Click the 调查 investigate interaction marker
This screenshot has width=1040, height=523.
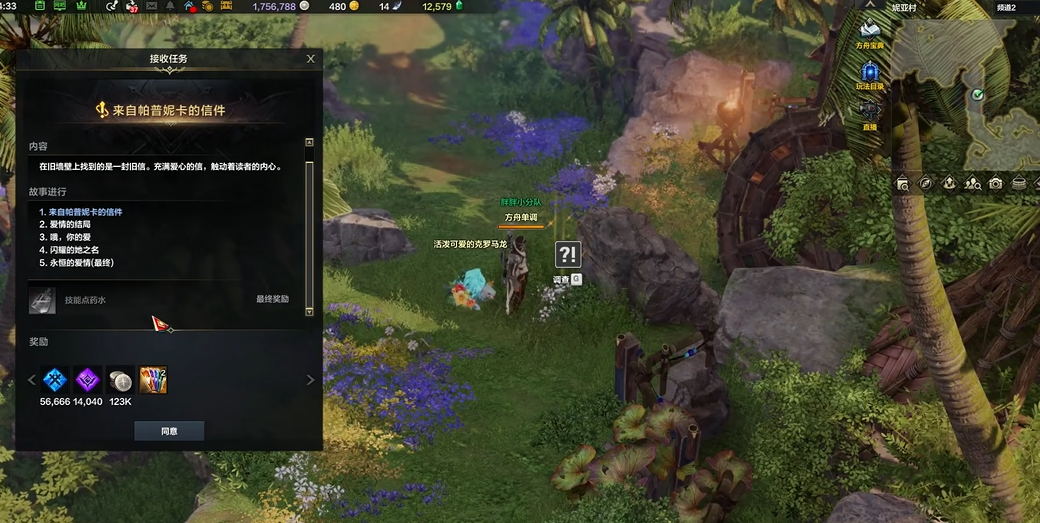click(x=567, y=255)
